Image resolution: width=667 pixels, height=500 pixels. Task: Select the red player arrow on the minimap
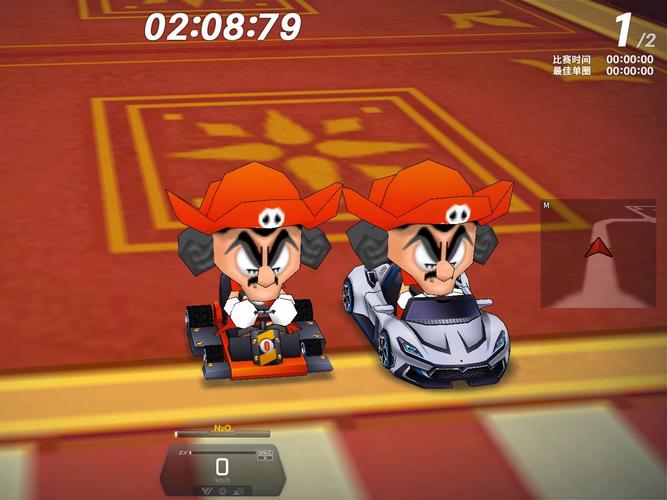coord(598,247)
